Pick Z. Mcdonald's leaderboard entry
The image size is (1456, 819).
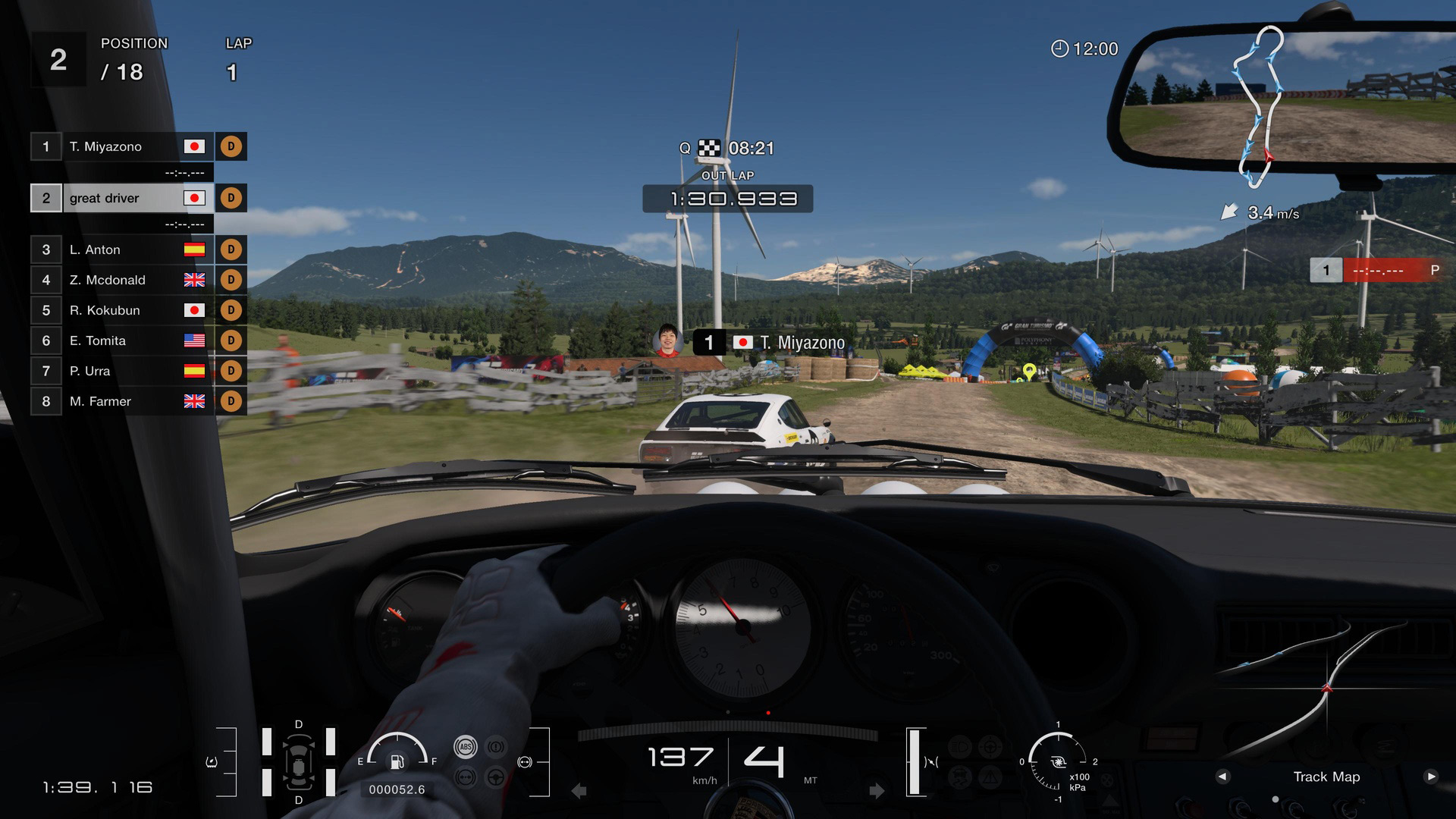pos(121,280)
